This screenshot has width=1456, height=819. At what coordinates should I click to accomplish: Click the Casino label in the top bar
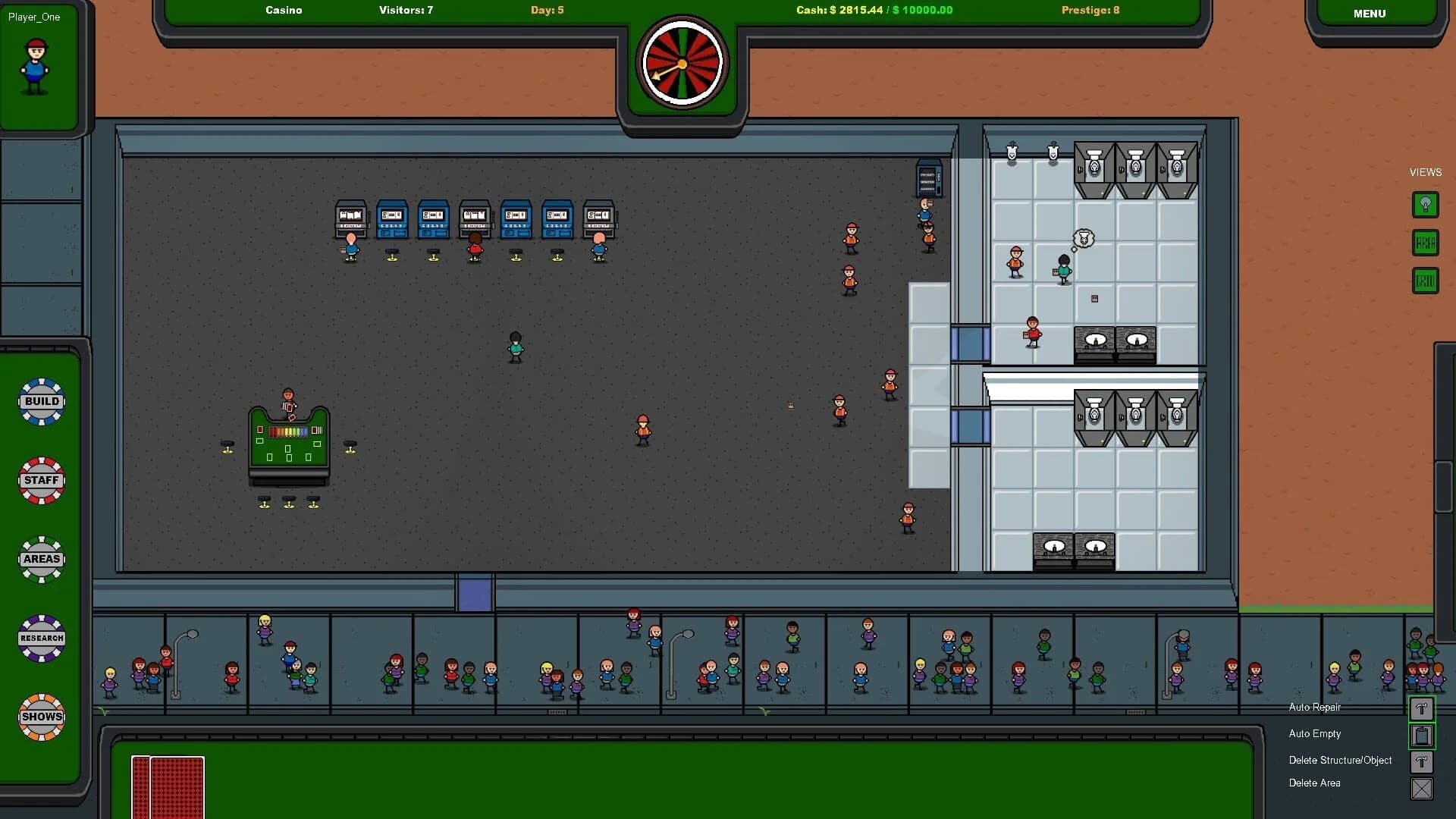pyautogui.click(x=284, y=10)
